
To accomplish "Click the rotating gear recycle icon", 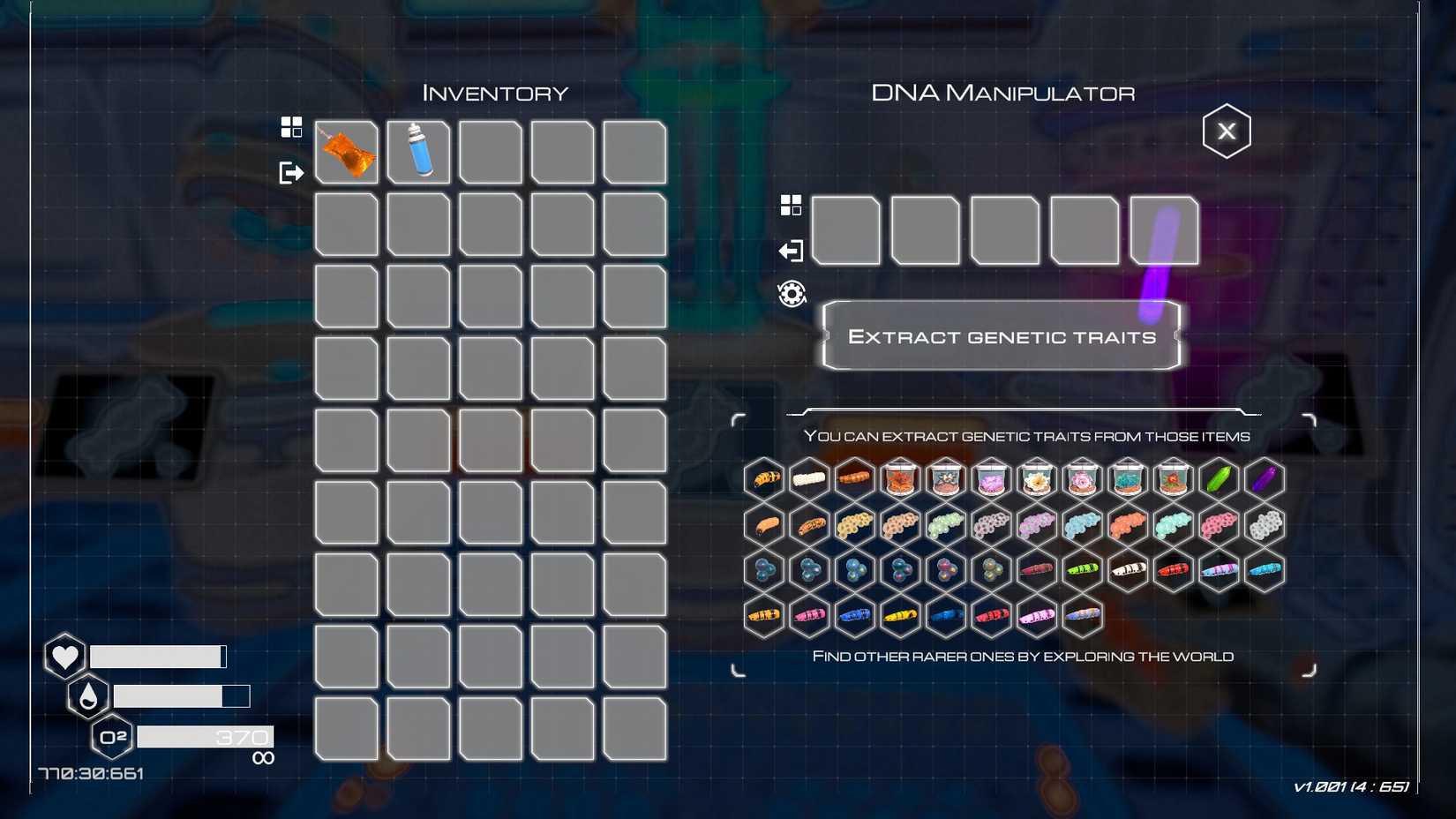I will [x=792, y=294].
